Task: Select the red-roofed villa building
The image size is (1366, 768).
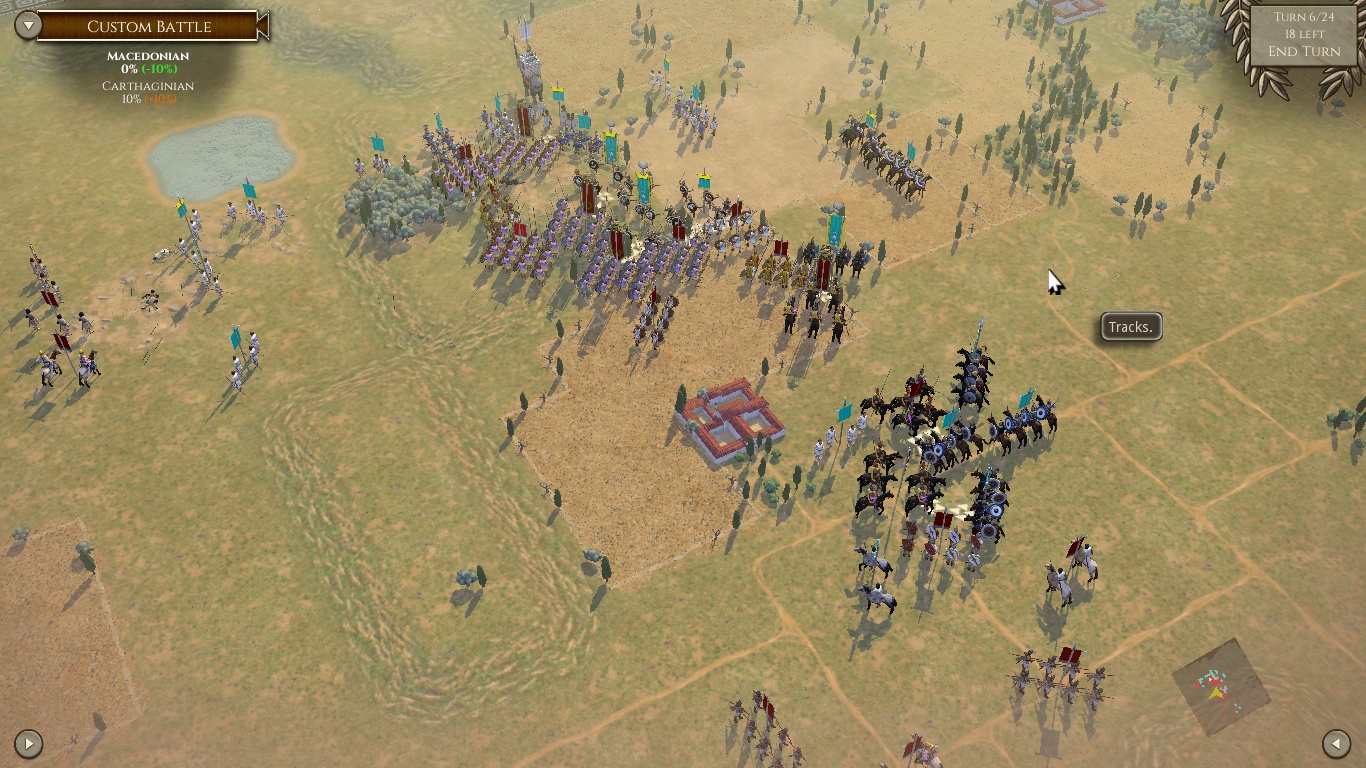Action: click(733, 420)
